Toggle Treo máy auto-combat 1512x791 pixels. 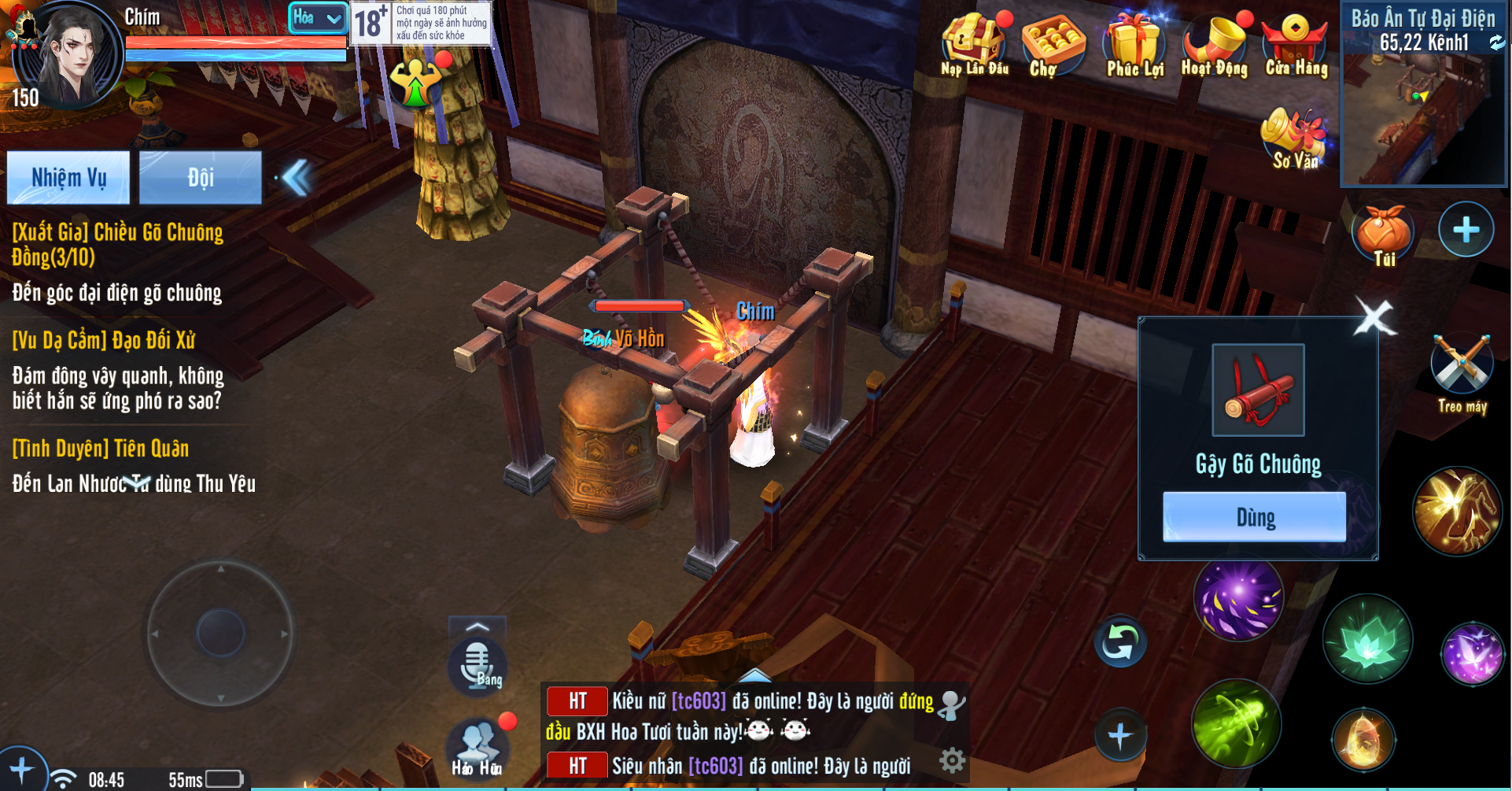(1462, 371)
